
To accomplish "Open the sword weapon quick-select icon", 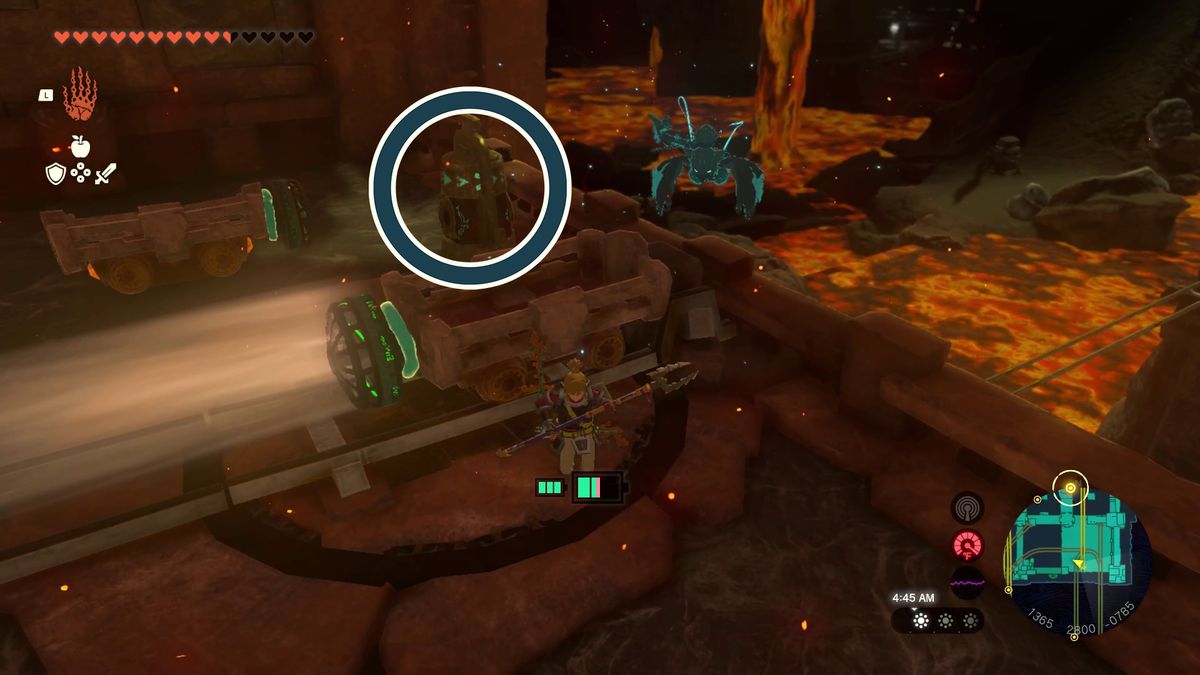I will point(106,173).
